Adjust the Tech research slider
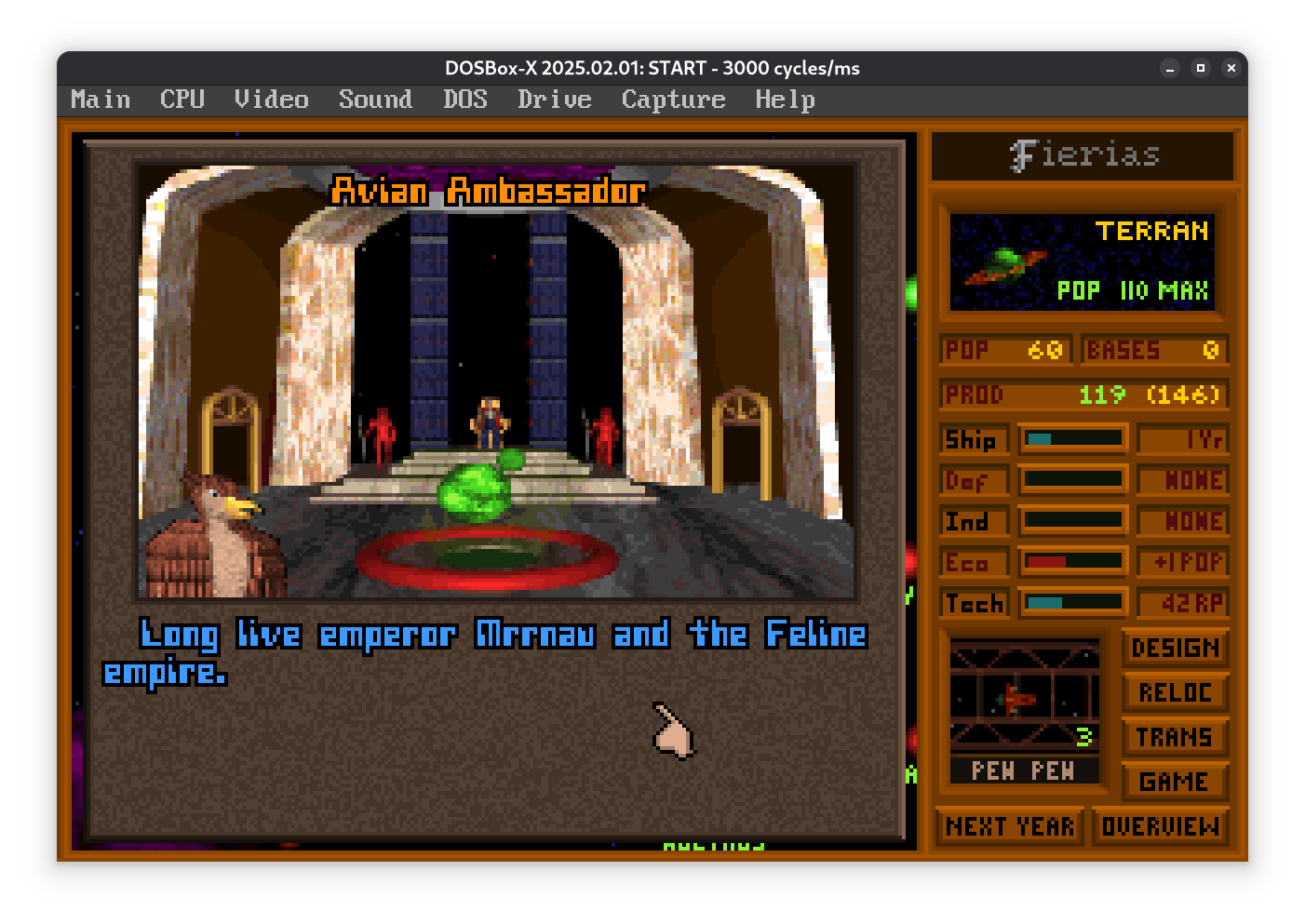Image resolution: width=1305 pixels, height=924 pixels. 1073,602
